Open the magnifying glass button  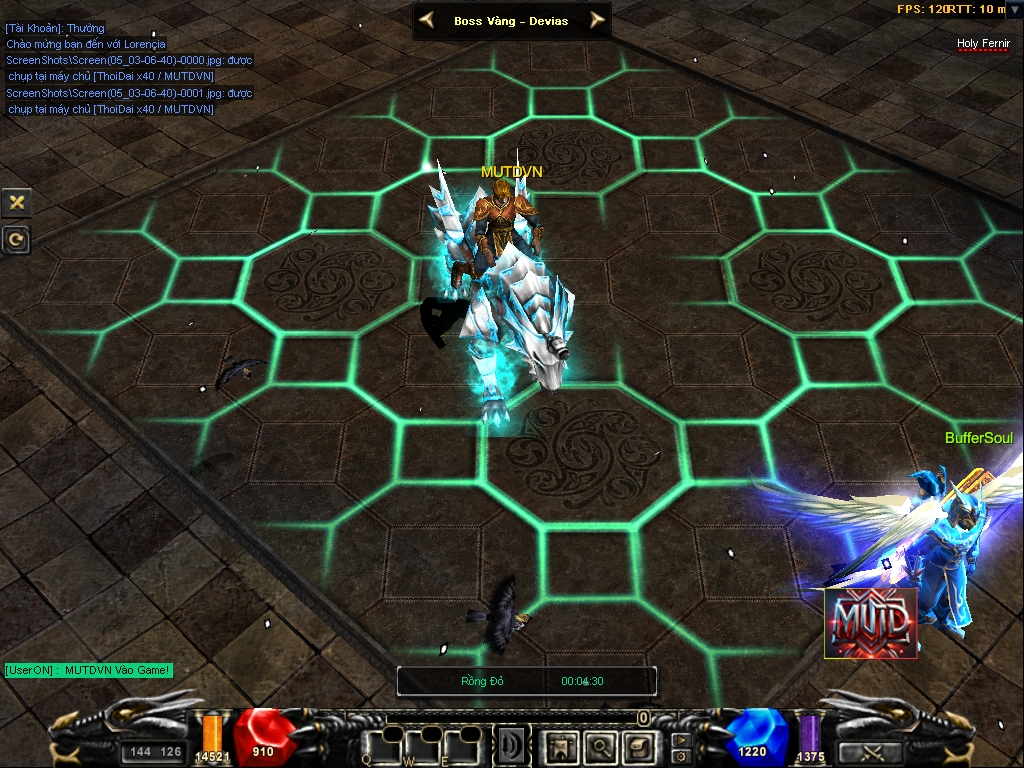coord(600,745)
